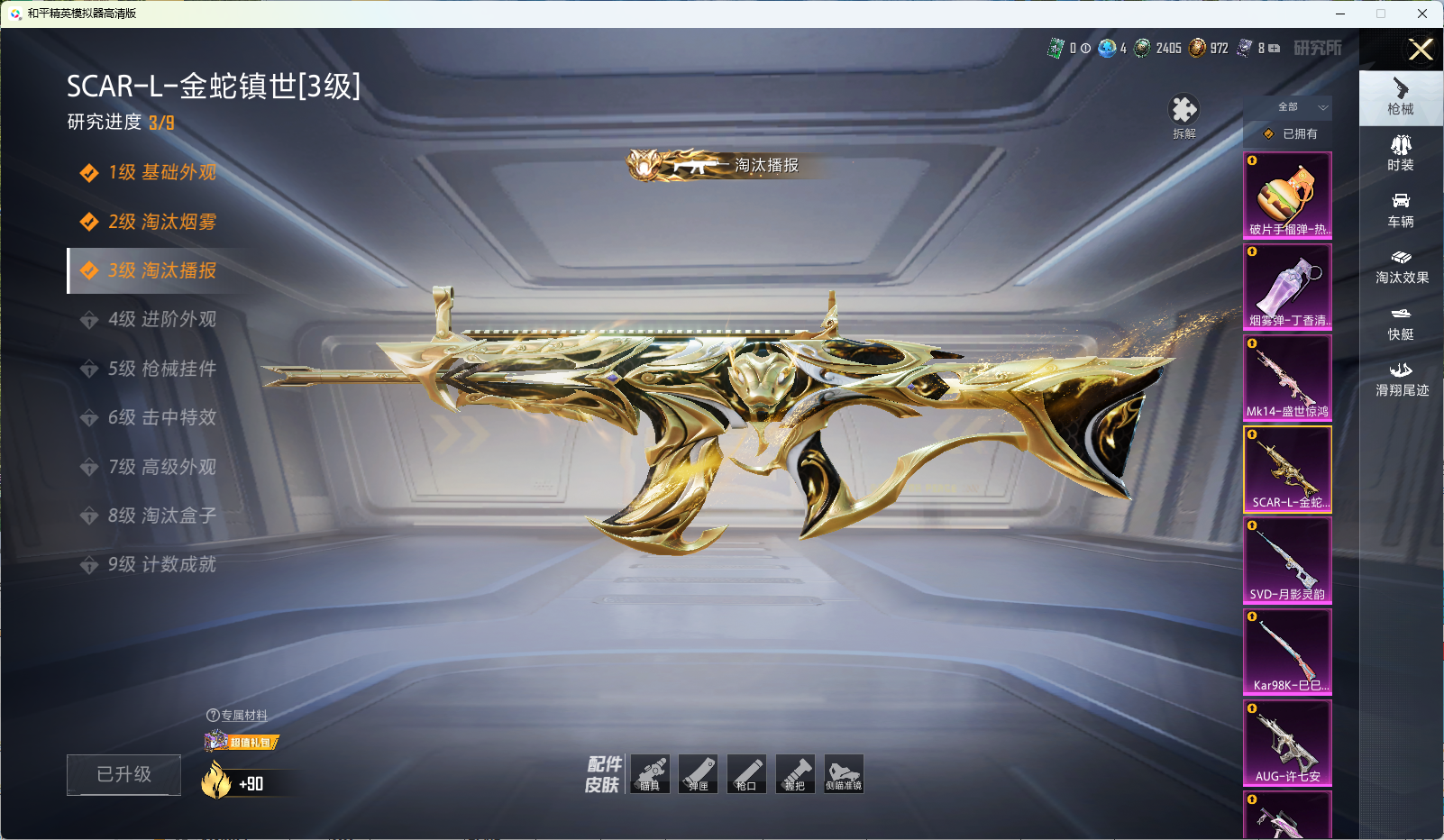The height and width of the screenshot is (840, 1444).
Task: Switch to 滑翔尾迹 category
Action: (1401, 379)
